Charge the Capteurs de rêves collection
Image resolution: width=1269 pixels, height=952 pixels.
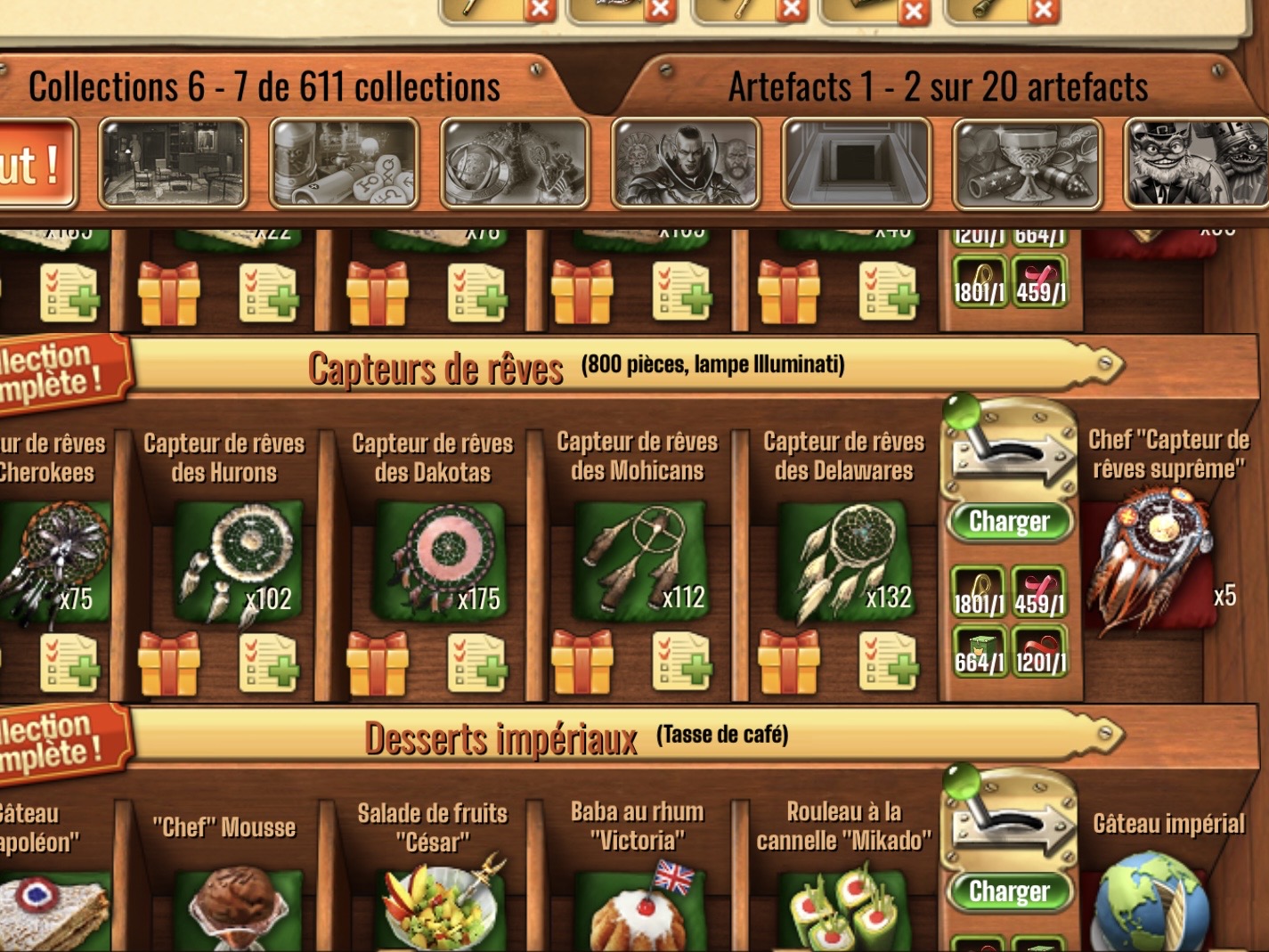[1009, 522]
